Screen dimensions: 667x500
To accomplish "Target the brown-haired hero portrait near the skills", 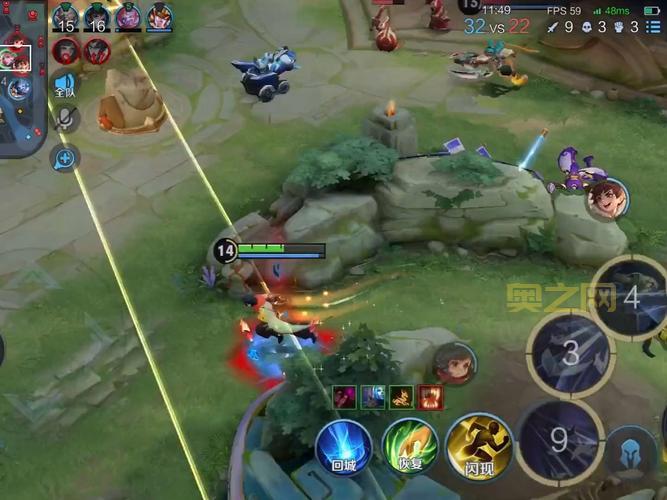I will [x=455, y=365].
